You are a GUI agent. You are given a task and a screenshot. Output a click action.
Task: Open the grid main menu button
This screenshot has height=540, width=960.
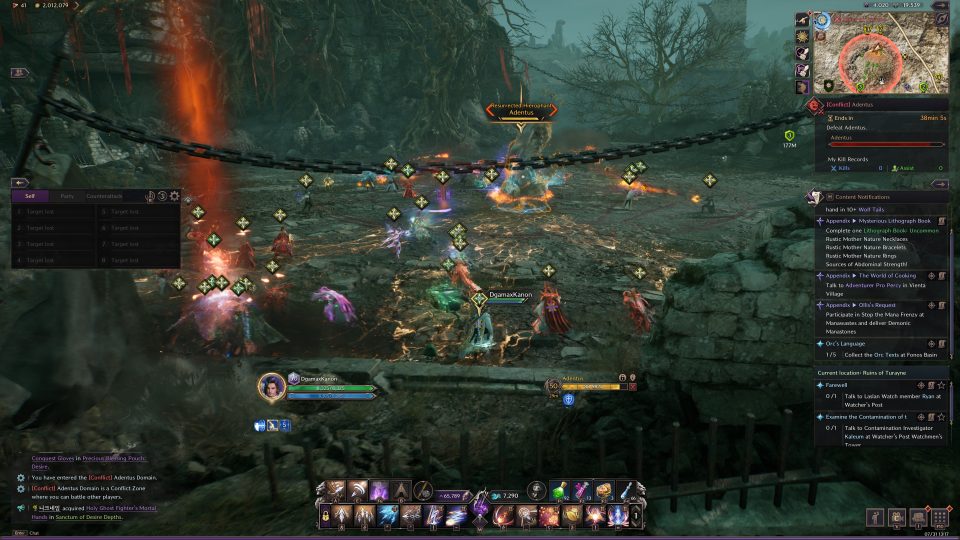pos(939,518)
